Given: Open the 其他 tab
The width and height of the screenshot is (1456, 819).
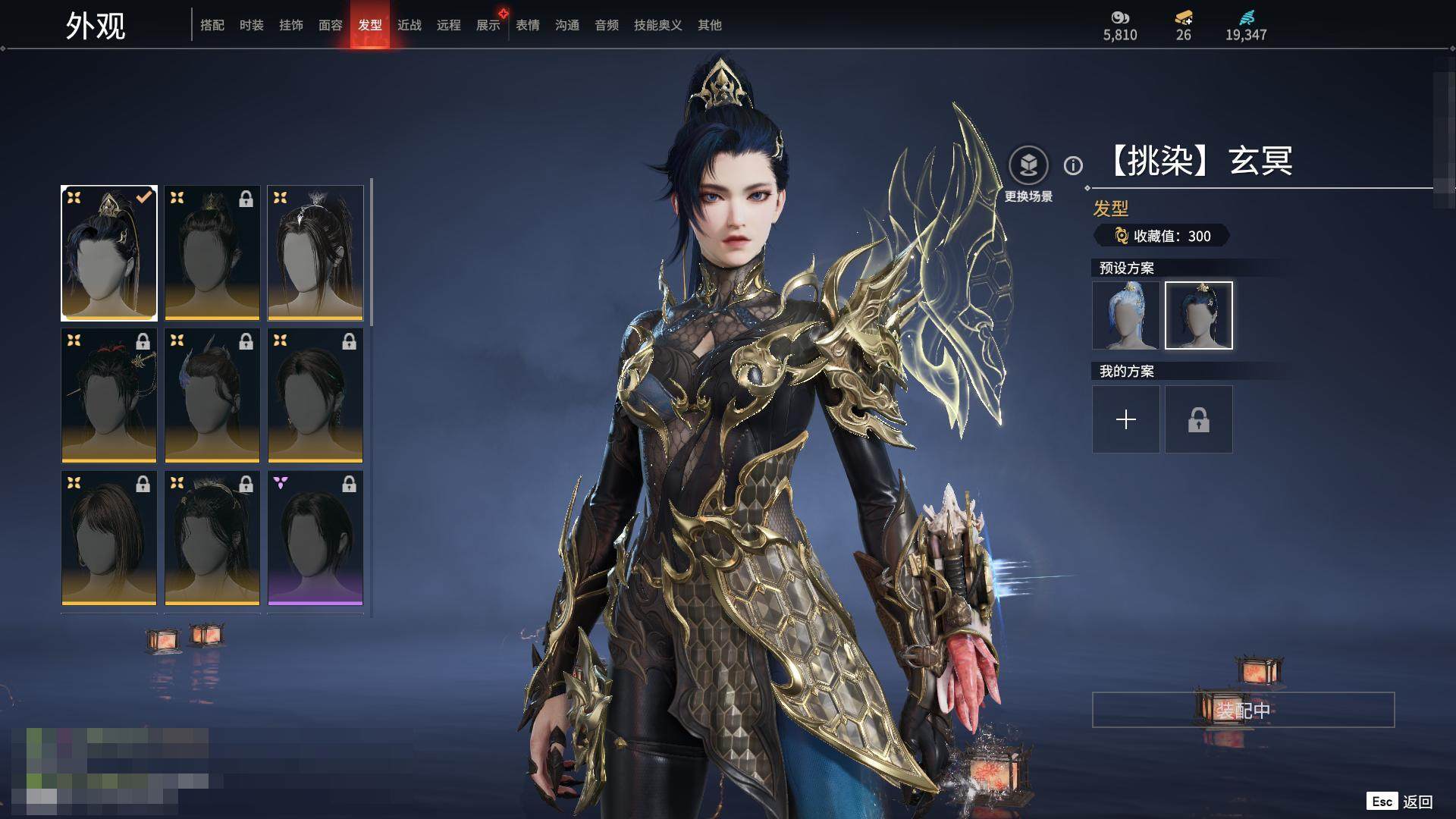Looking at the screenshot, I should click(x=710, y=25).
